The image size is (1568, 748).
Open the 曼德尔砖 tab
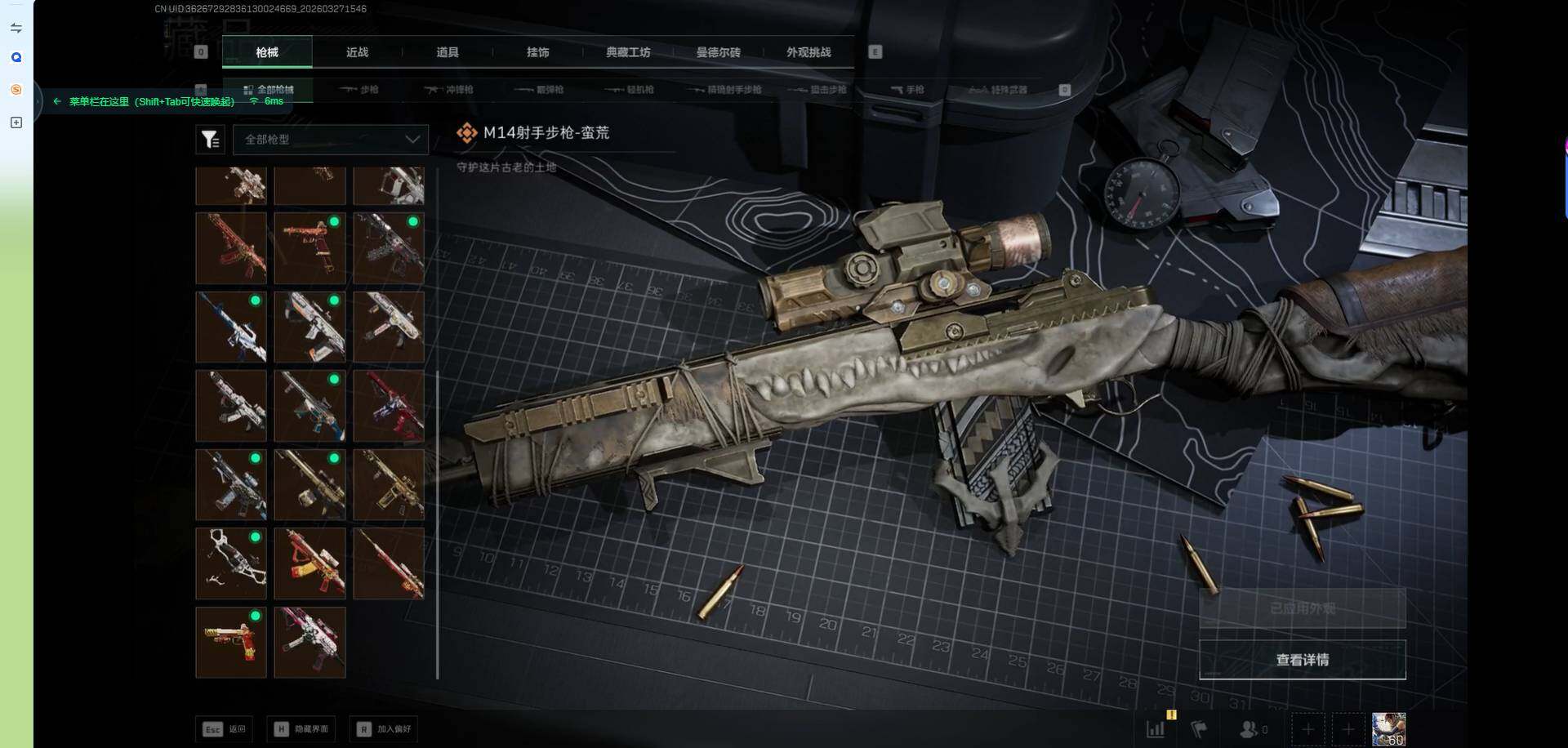click(718, 52)
